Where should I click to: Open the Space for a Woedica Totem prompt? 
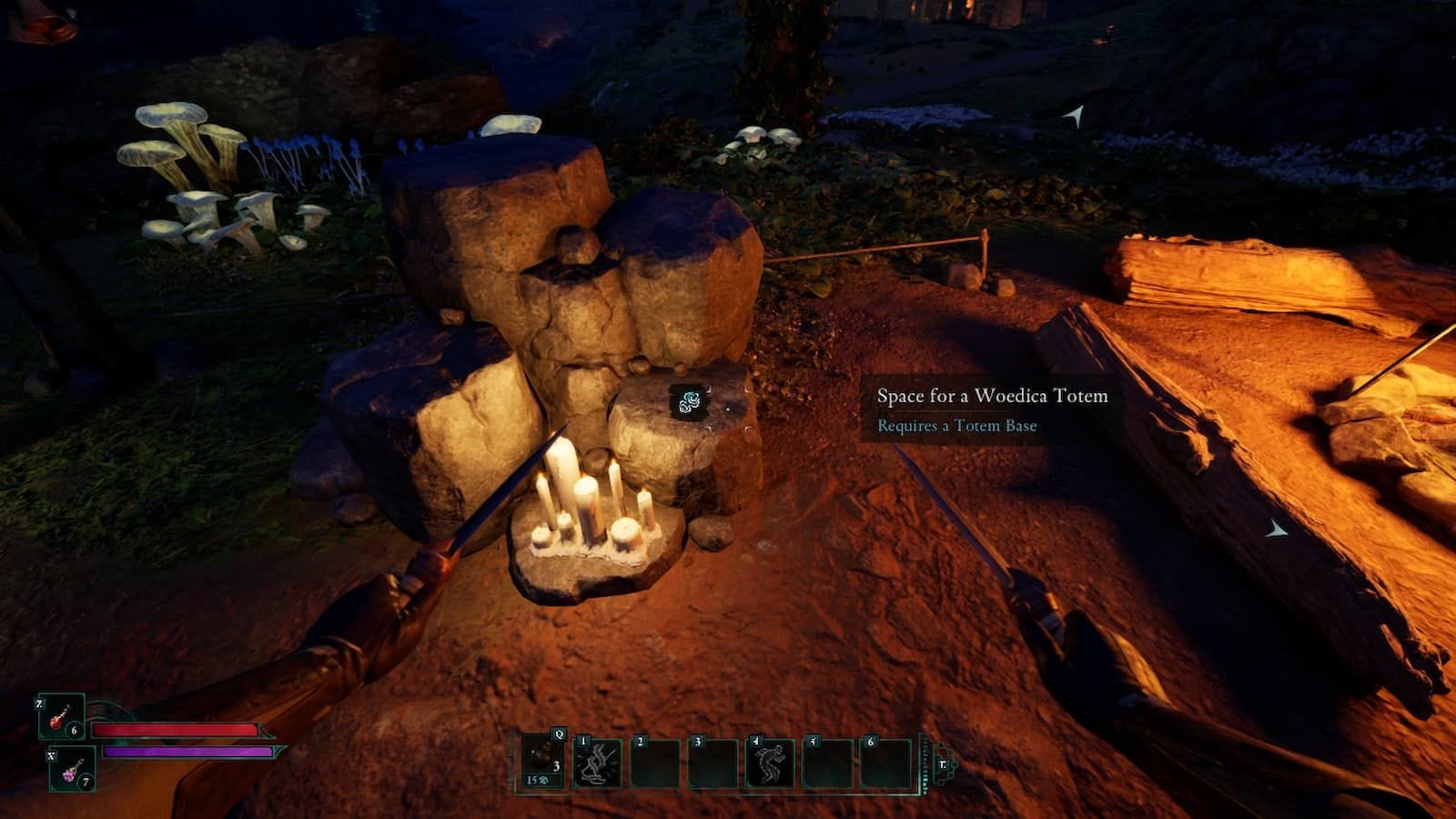[x=992, y=397]
